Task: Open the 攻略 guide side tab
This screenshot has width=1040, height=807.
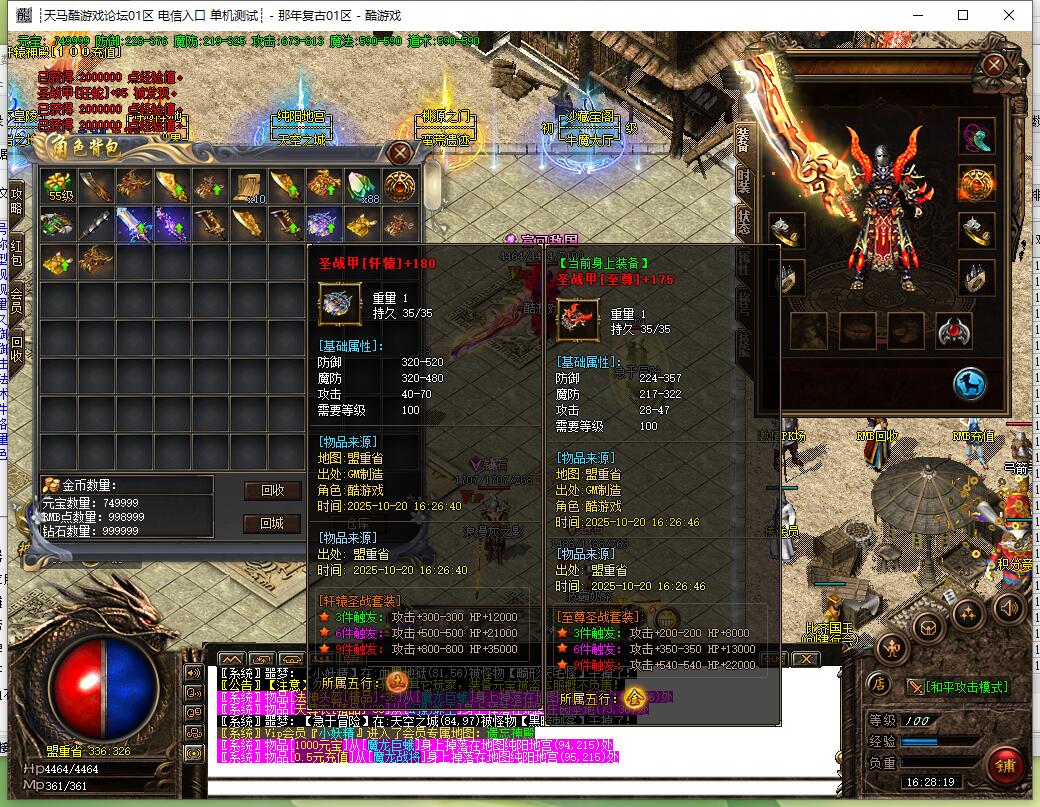Action: click(x=16, y=200)
